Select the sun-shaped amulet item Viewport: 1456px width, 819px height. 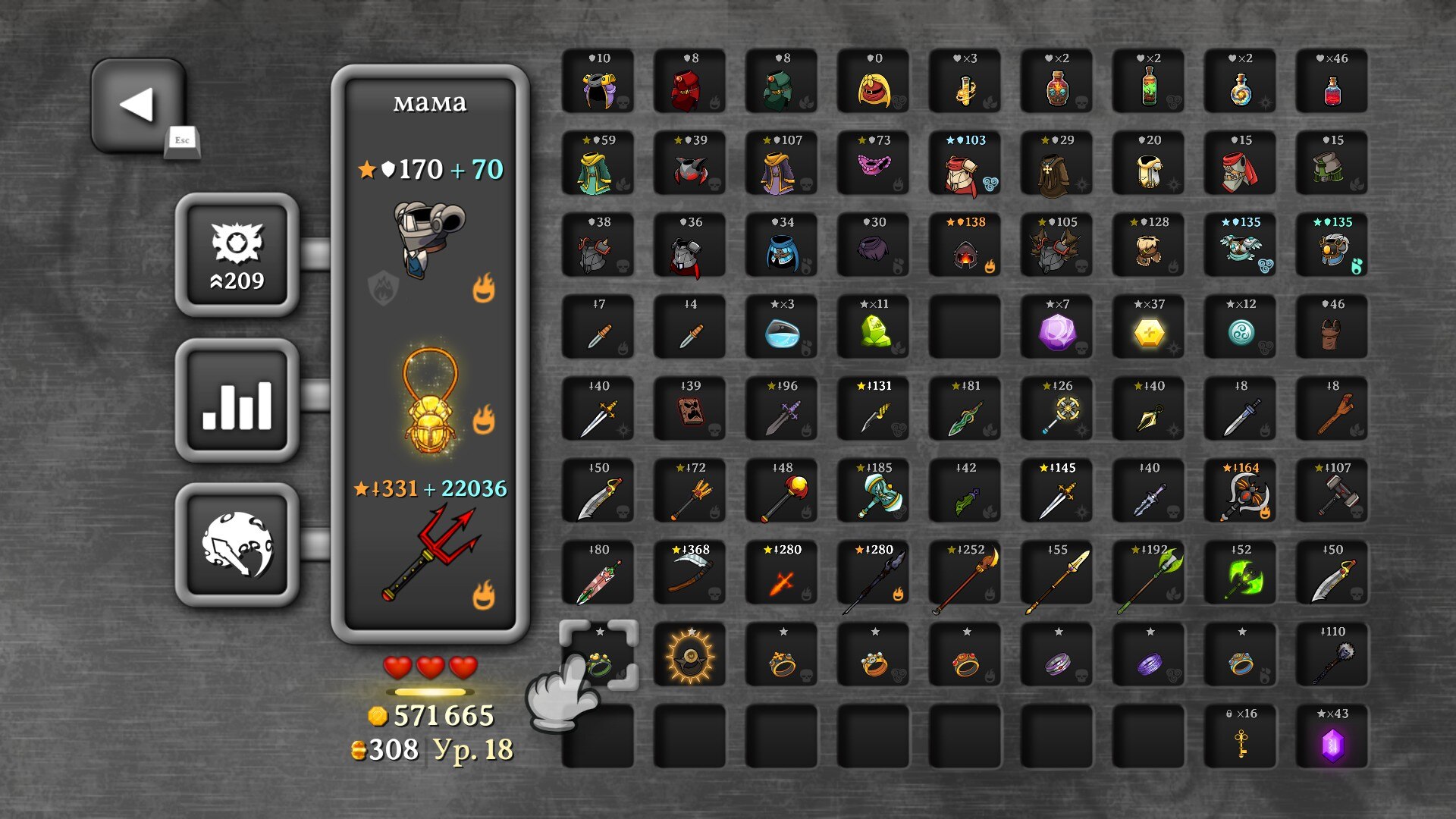point(689,655)
